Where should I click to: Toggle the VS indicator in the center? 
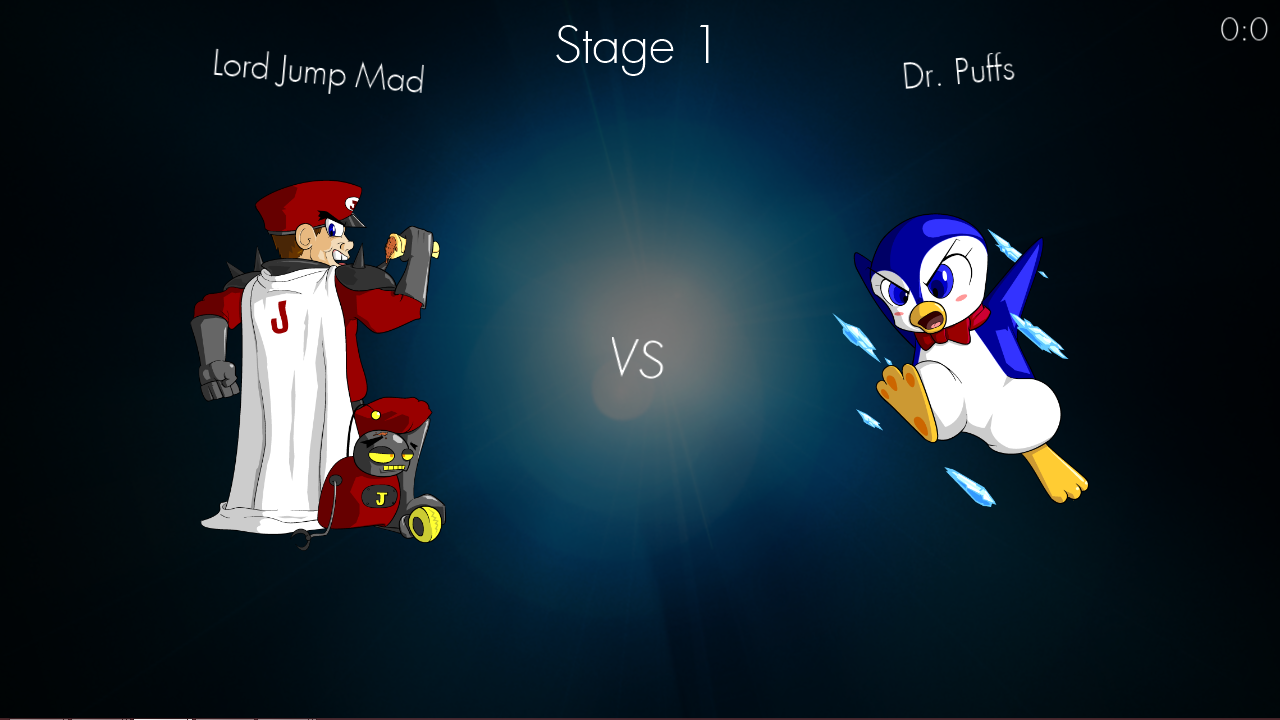tap(637, 360)
